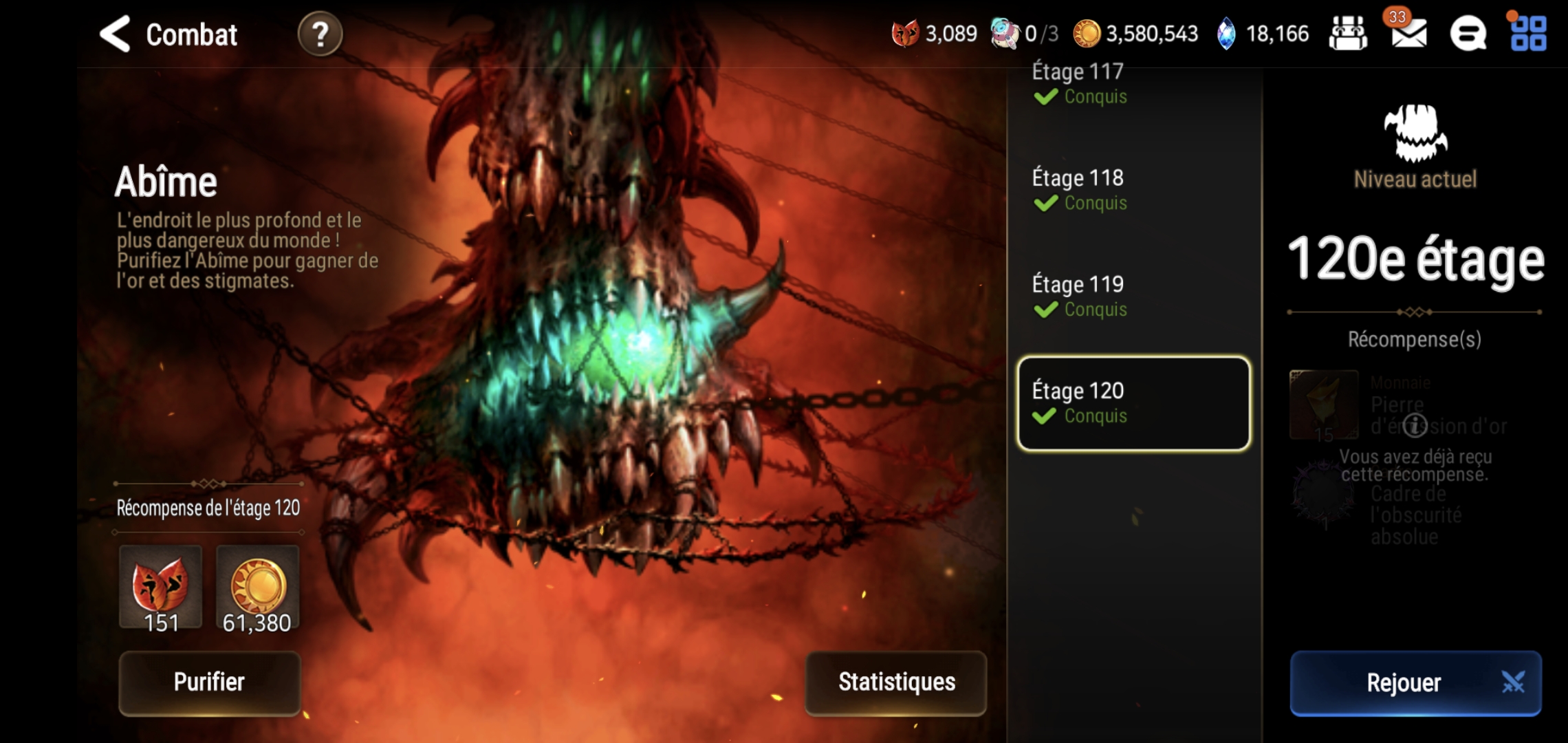Viewport: 1568px width, 743px height.
Task: Select the highlighted Étage 120 entry
Action: pos(1133,403)
